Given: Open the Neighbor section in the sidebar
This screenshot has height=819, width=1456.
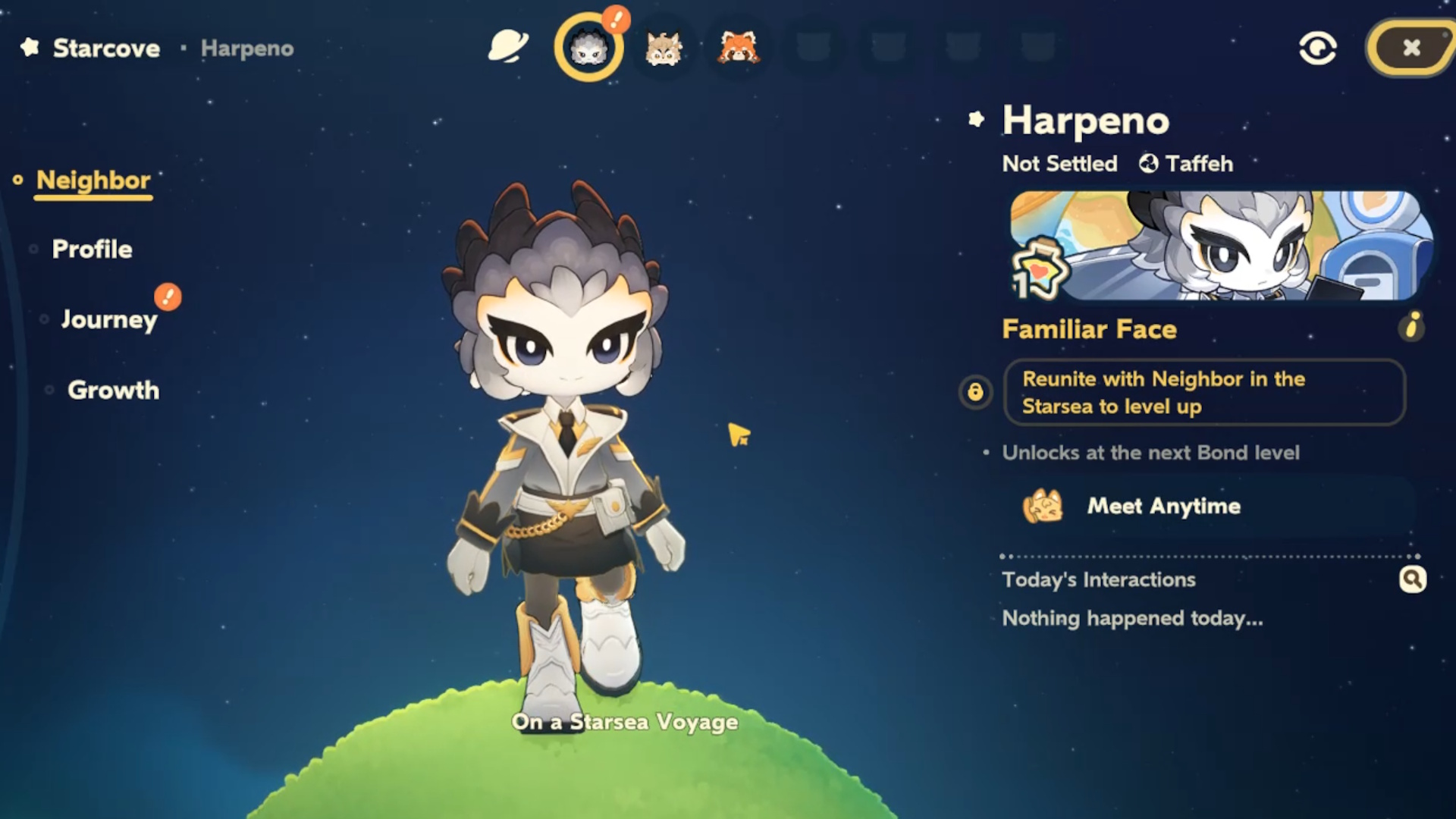Looking at the screenshot, I should [93, 180].
